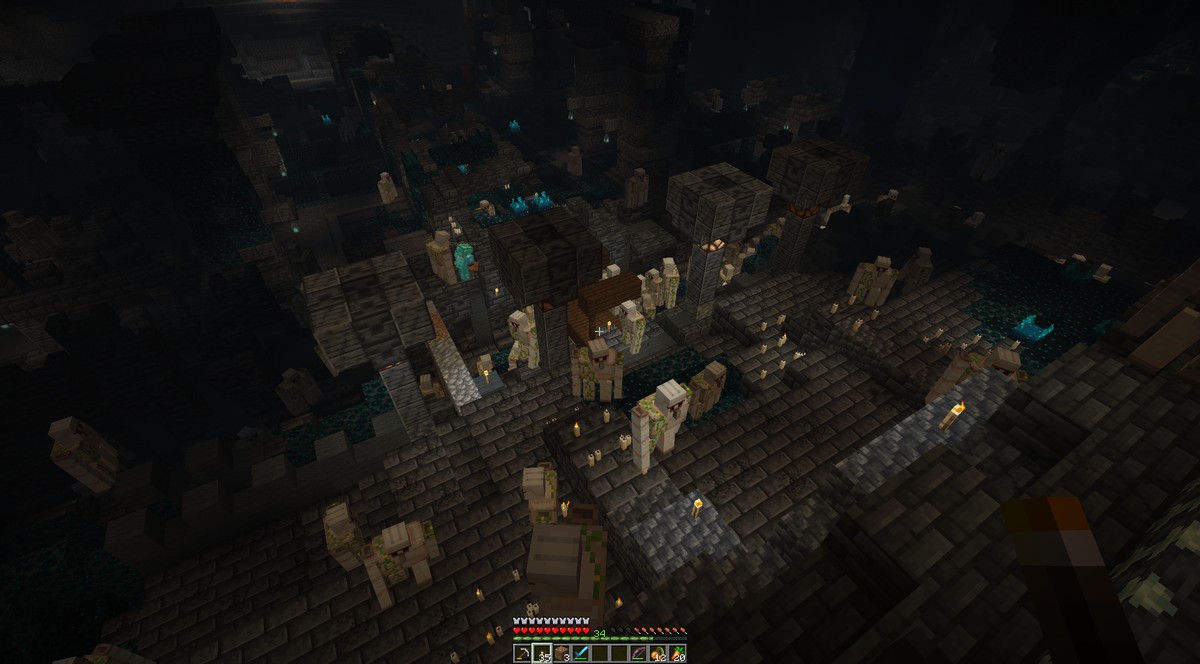The height and width of the screenshot is (664, 1200).
Task: Select the carrot stack of 20
Action: tap(677, 653)
